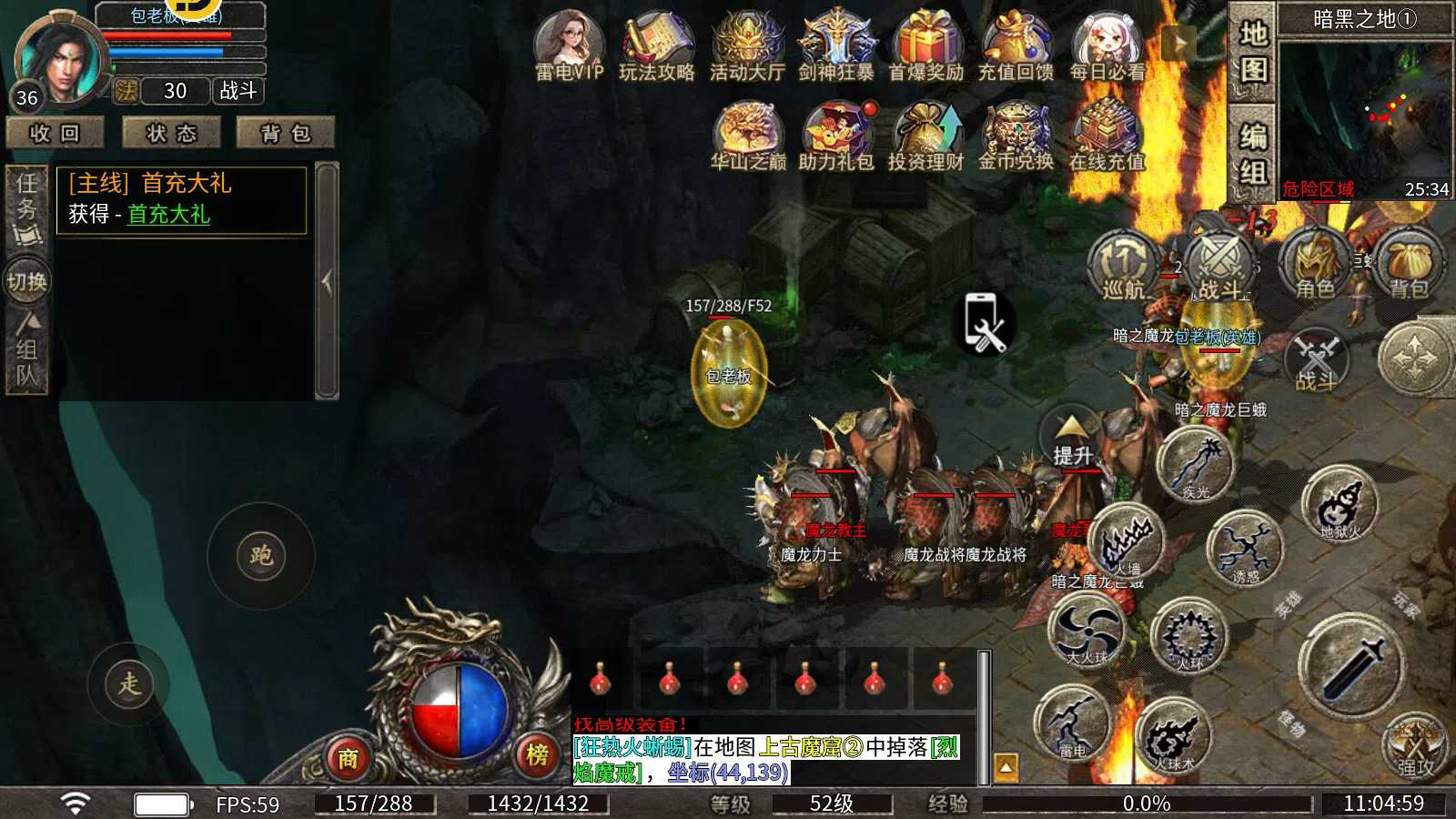Claim the 首爆奖励 gift box

click(925, 45)
